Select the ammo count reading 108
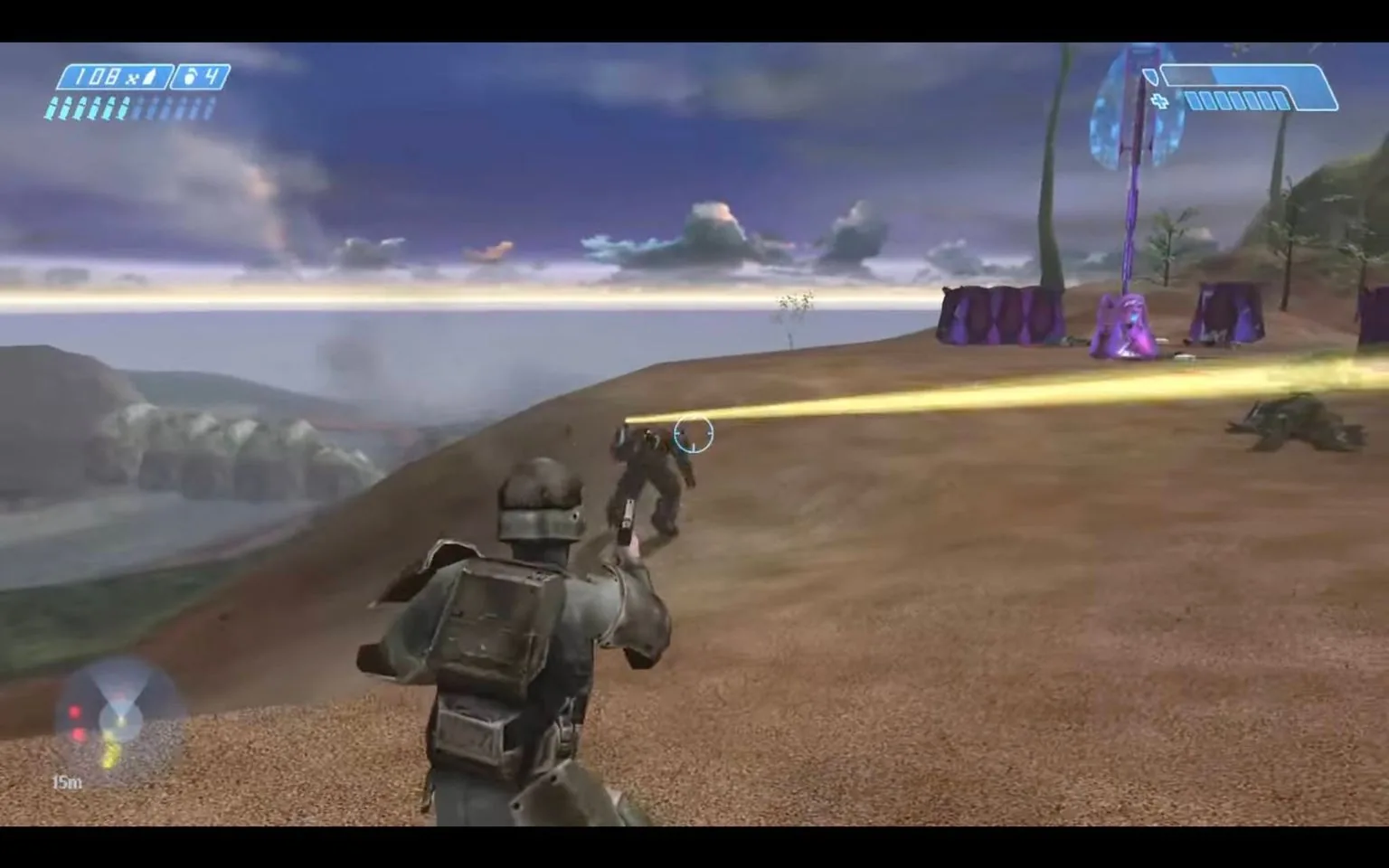The image size is (1389, 868). point(96,75)
